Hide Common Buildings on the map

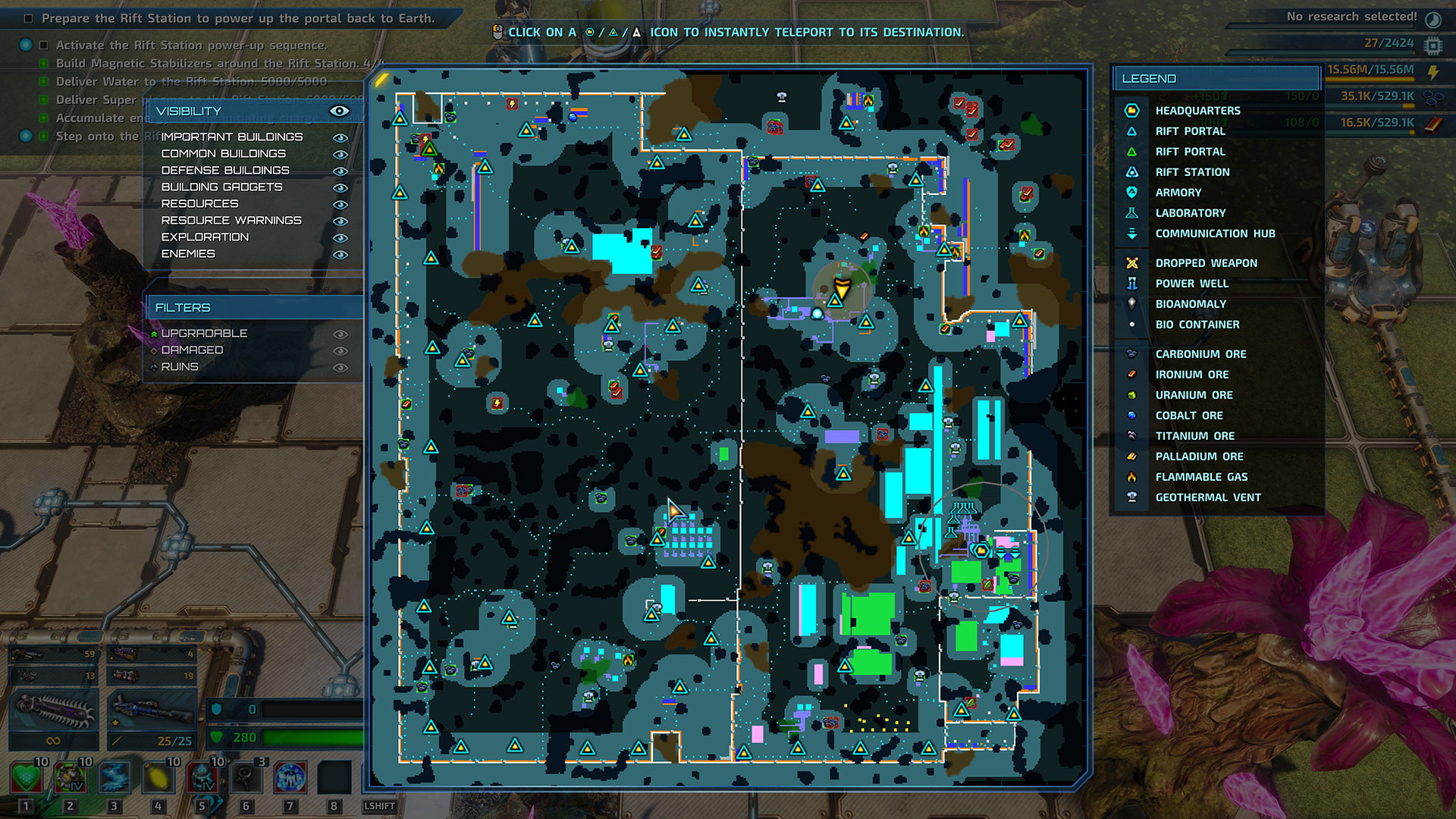coord(340,154)
